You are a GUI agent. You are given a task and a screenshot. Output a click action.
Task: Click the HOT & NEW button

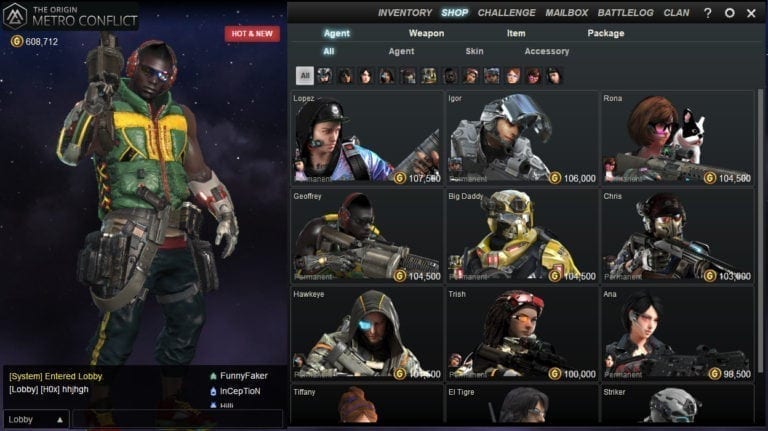[x=252, y=34]
